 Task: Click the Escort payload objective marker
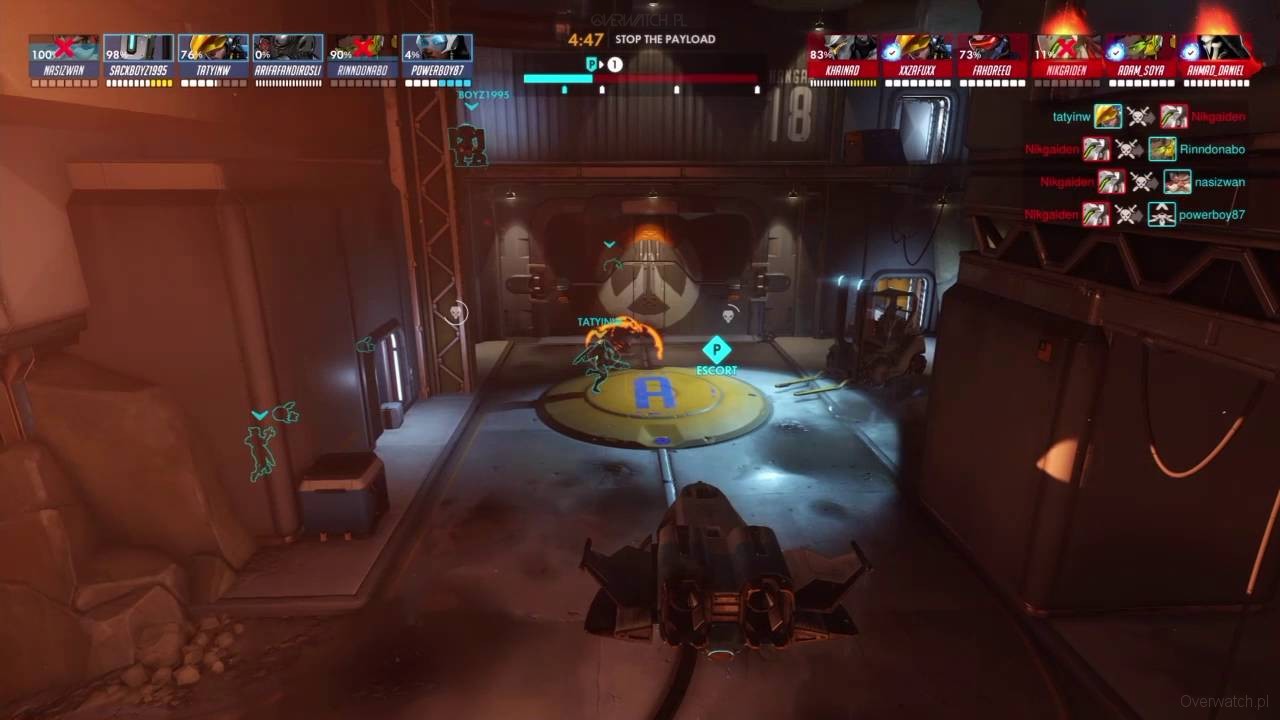716,353
